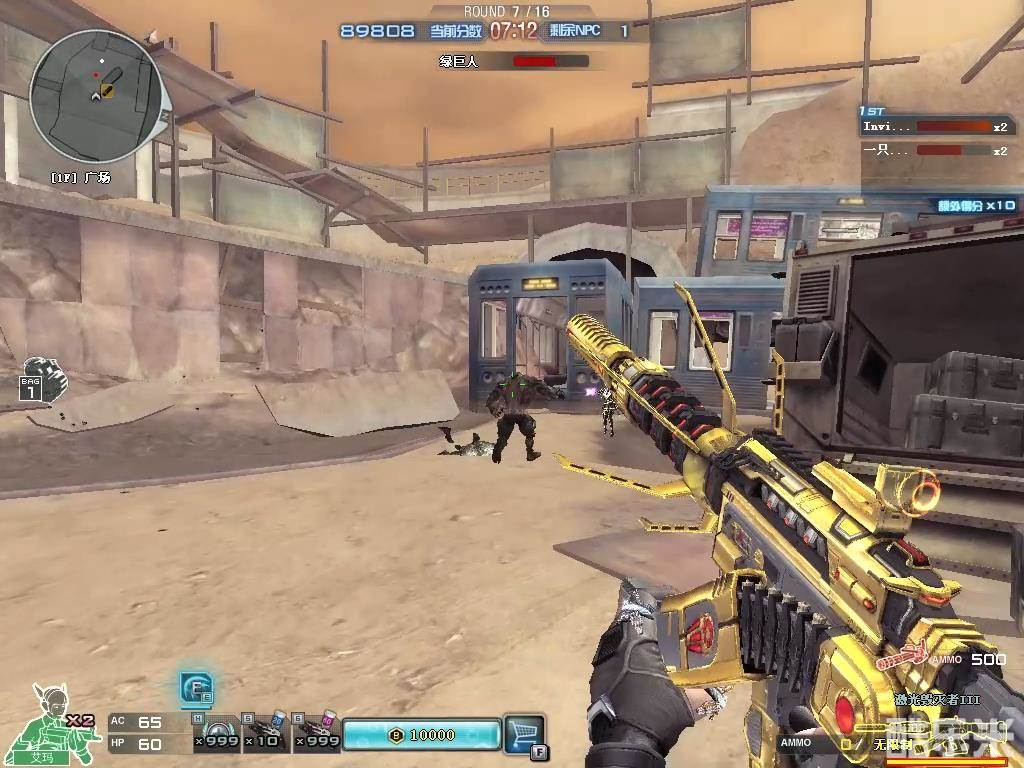This screenshot has height=768, width=1024.
Task: Activate the glowing blue skill icon
Action: click(x=195, y=687)
